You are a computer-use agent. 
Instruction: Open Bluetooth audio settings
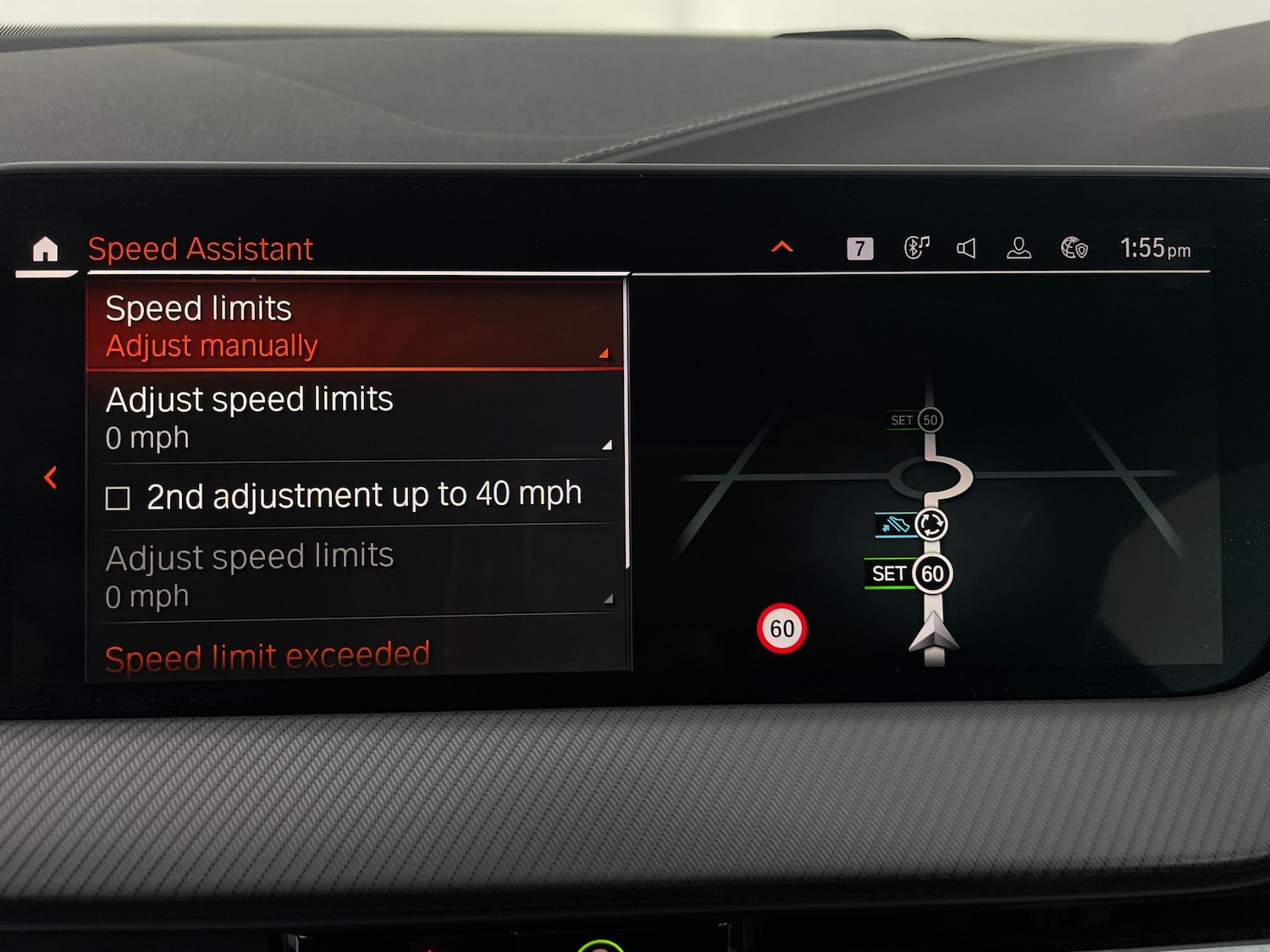(x=916, y=247)
